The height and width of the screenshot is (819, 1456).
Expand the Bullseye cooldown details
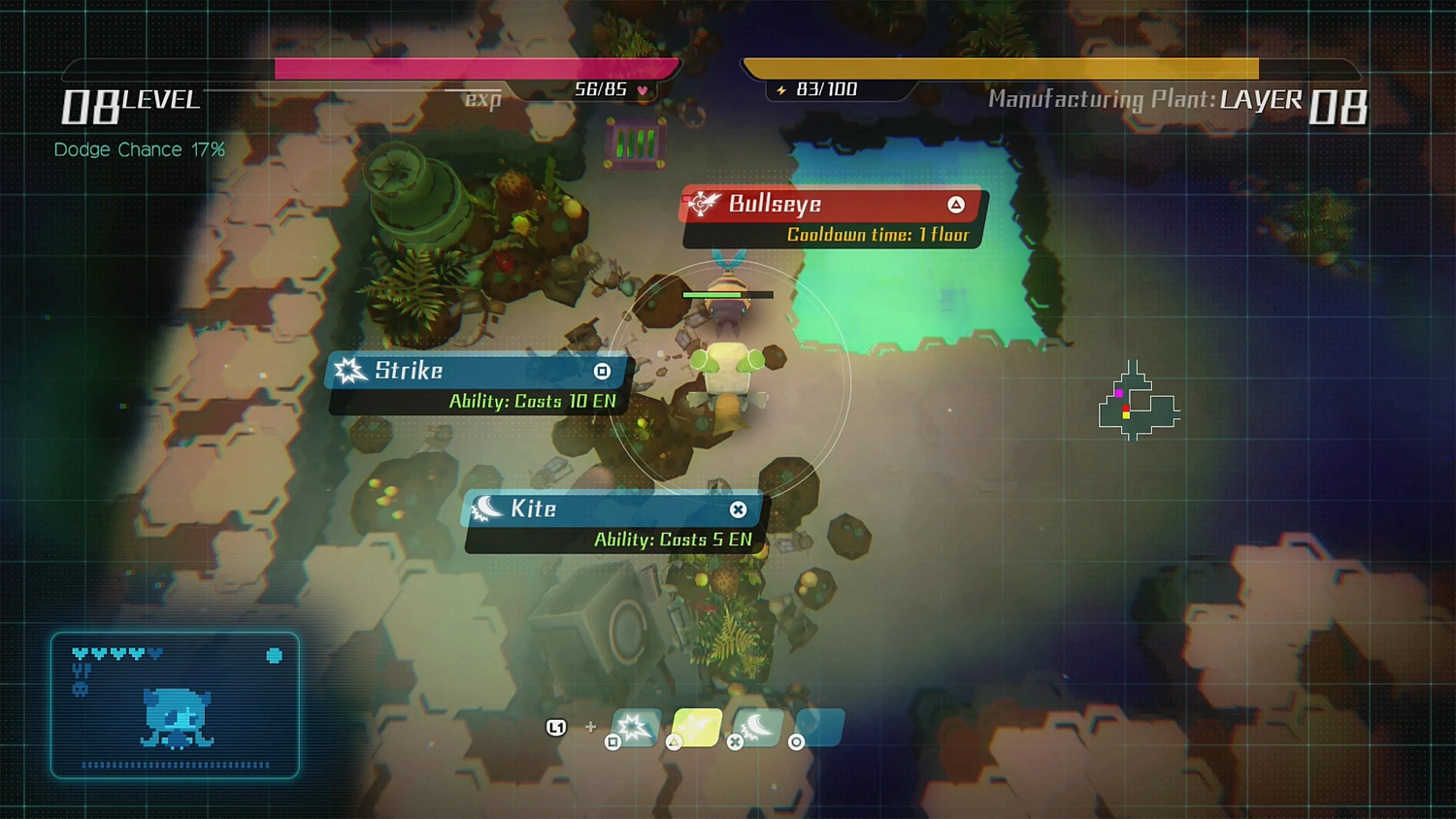878,234
